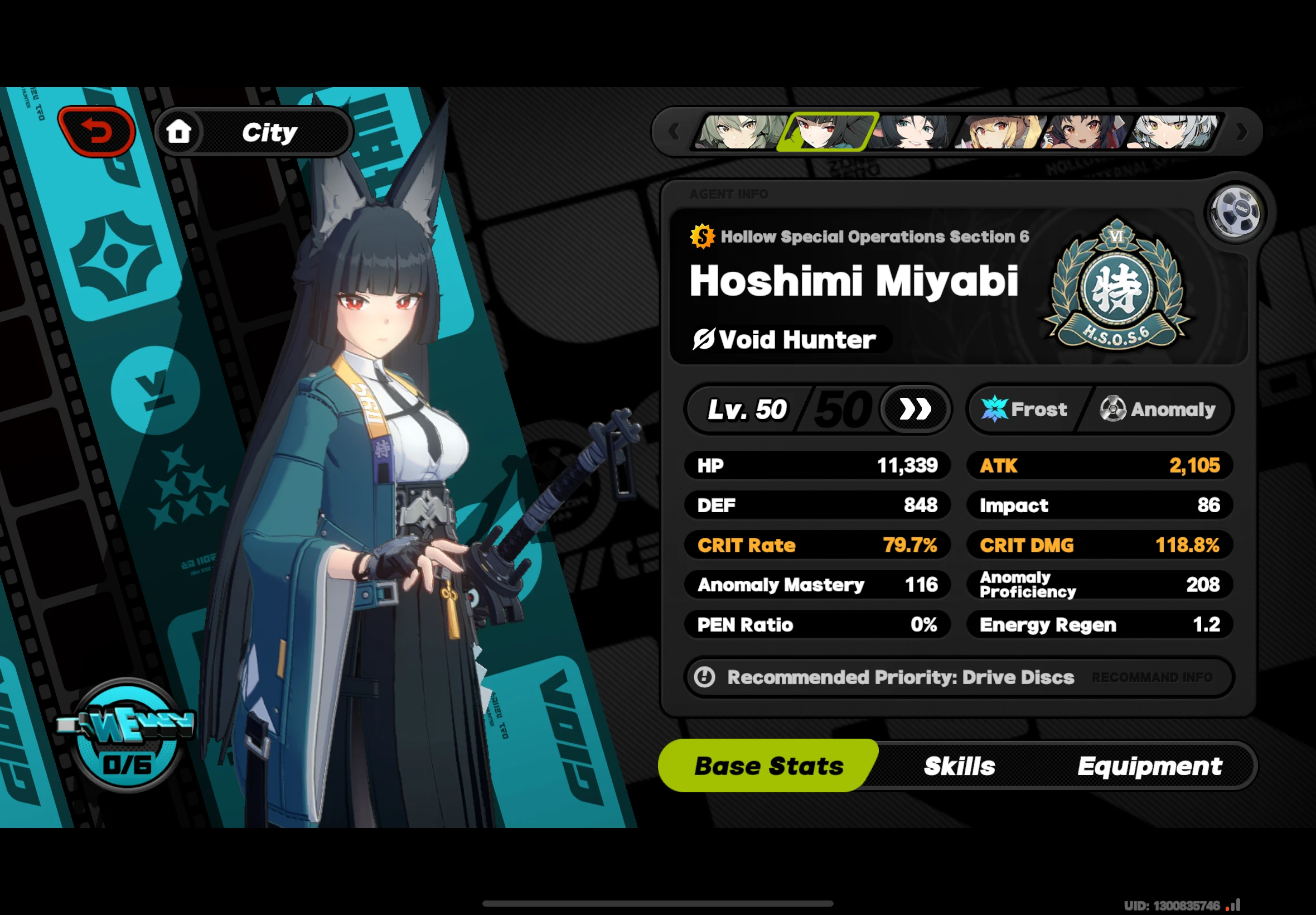Select the white-haired agent portrait on the right
The width and height of the screenshot is (1316, 915).
pos(1171,132)
